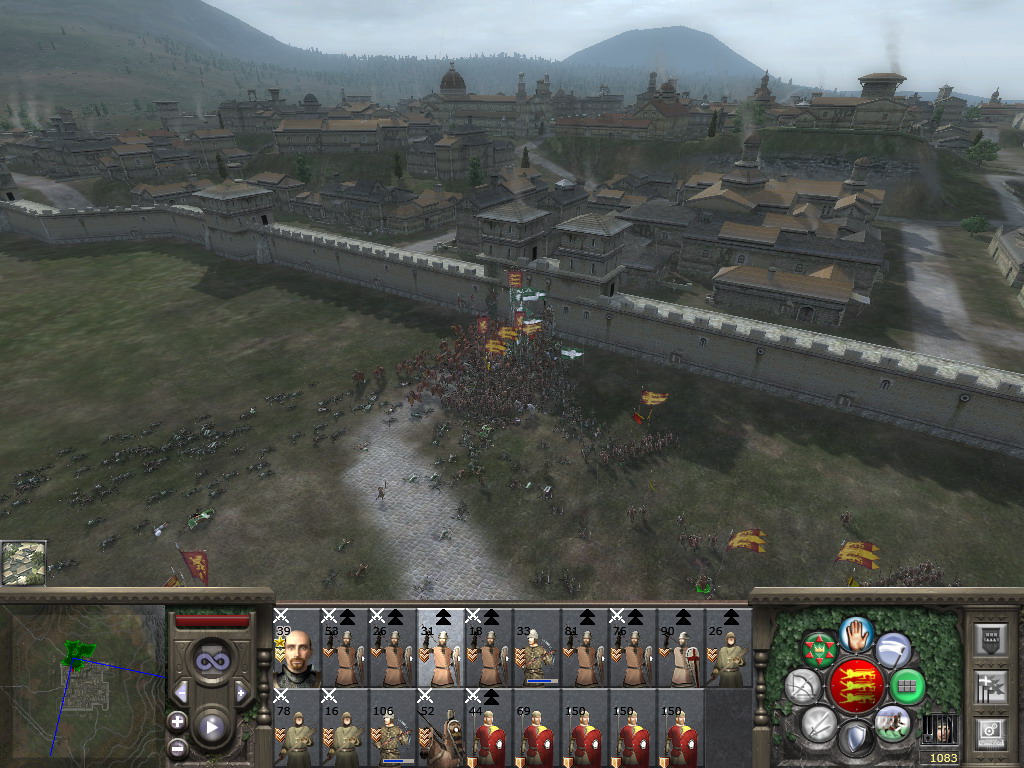Toggle the fire-at-will bow button
Screen dimensions: 1024x768
coord(802,686)
